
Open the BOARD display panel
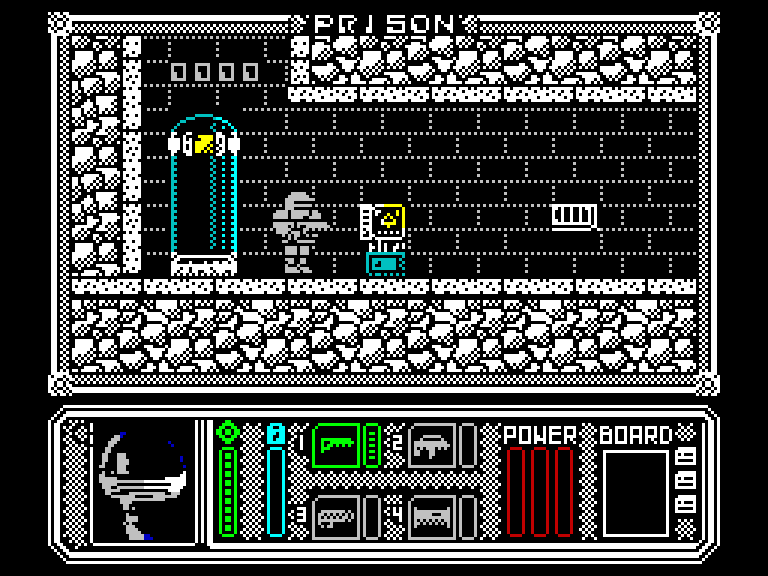(x=635, y=492)
